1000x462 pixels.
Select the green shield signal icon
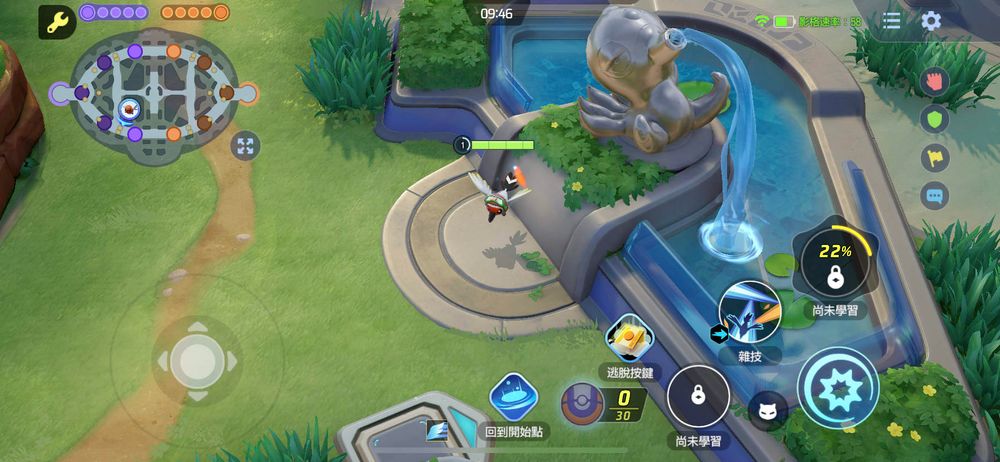pos(935,118)
